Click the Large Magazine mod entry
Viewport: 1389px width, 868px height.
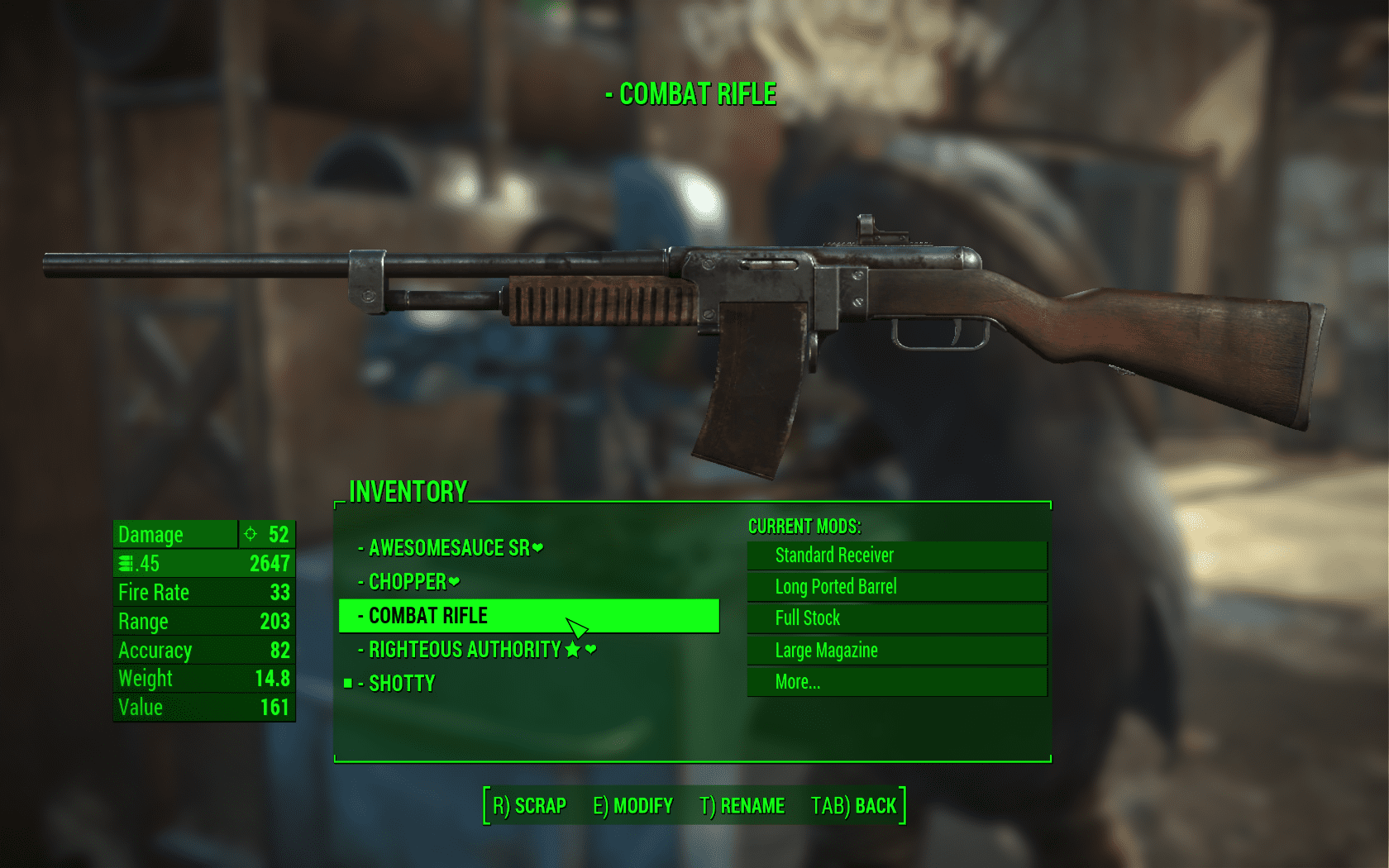(x=896, y=651)
